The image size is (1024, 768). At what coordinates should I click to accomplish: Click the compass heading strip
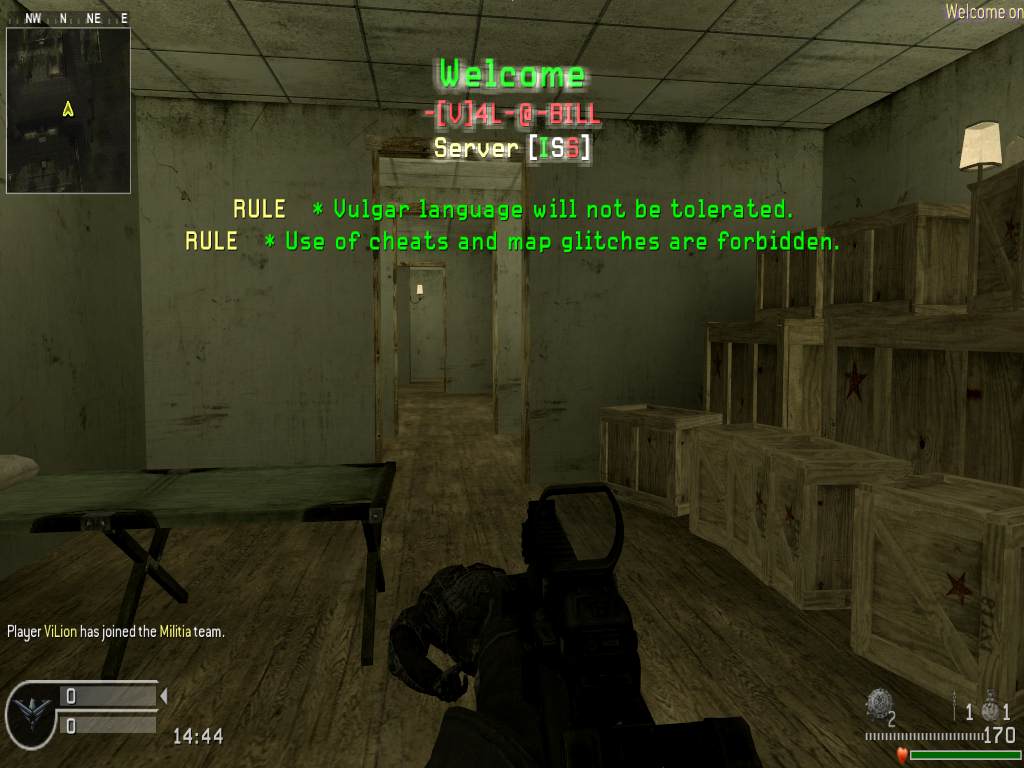(x=68, y=18)
